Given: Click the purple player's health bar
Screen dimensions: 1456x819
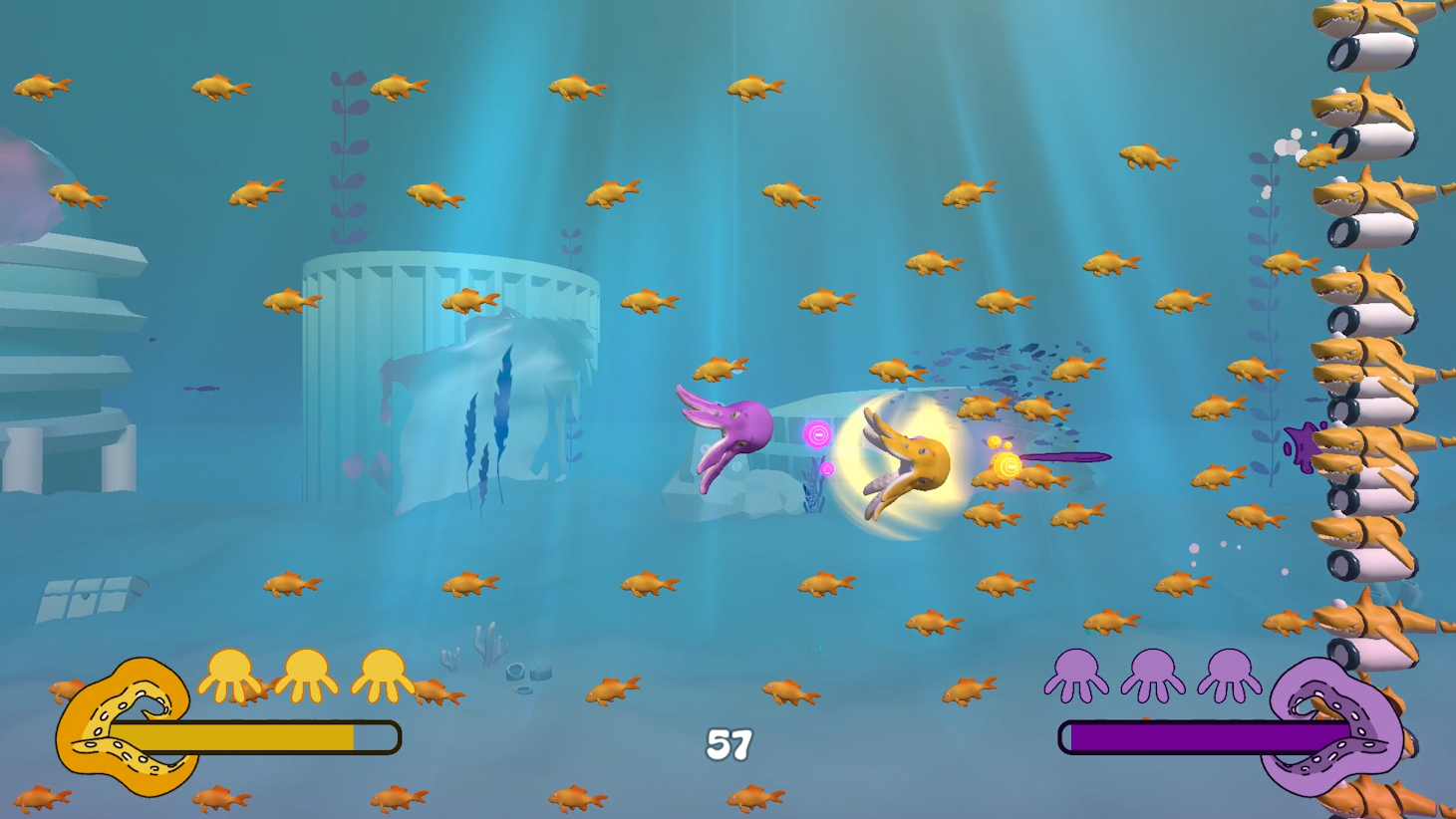Looking at the screenshot, I should [x=1196, y=735].
